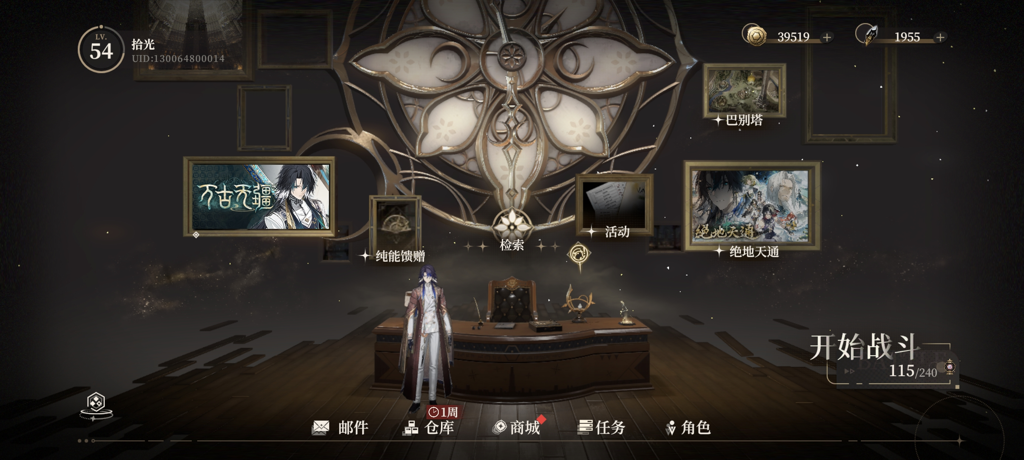The width and height of the screenshot is (1024, 460).
Task: Open the 邮件 mail menu
Action: coord(340,428)
